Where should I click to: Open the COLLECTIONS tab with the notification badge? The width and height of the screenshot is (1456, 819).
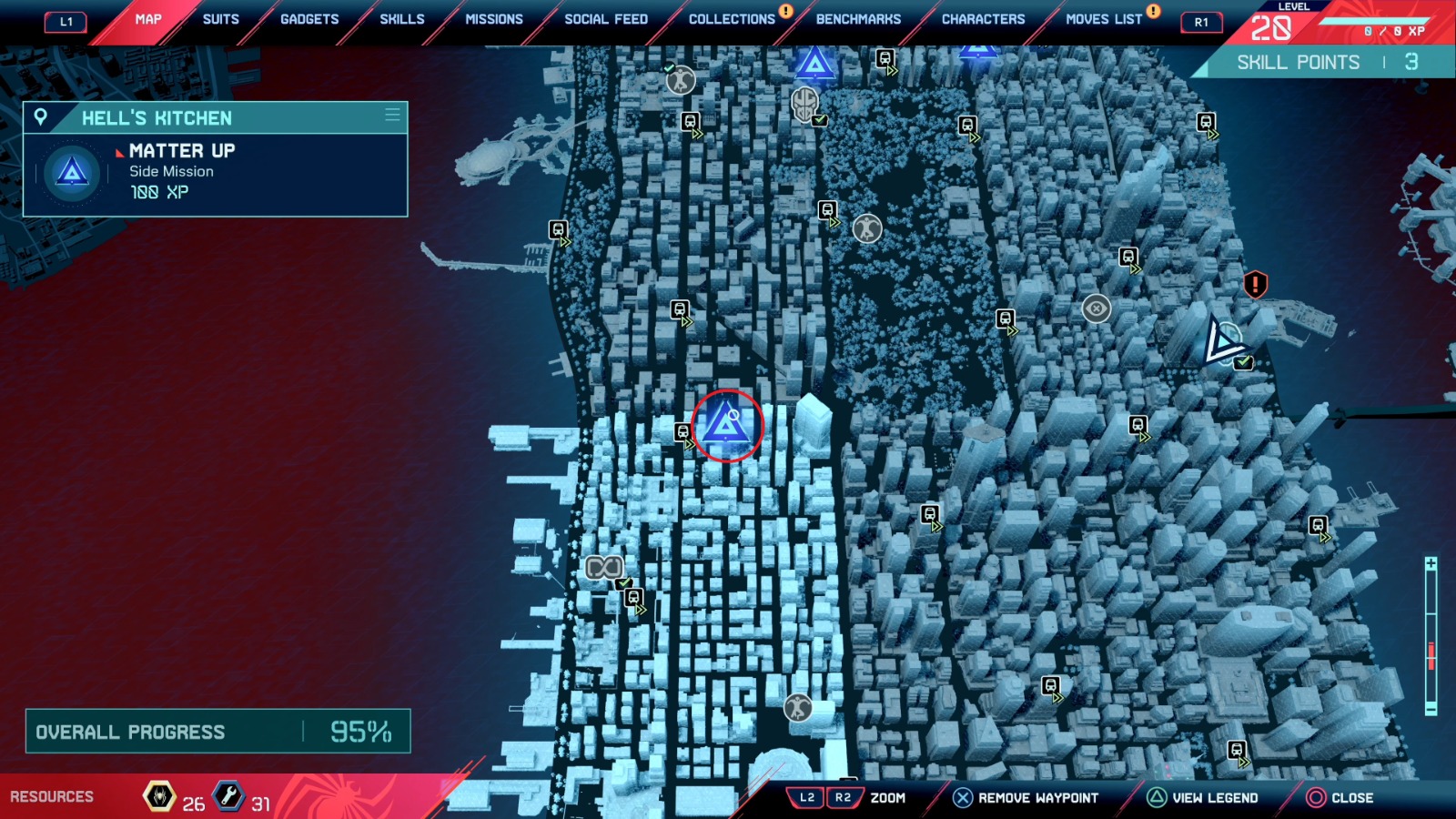pos(732,18)
